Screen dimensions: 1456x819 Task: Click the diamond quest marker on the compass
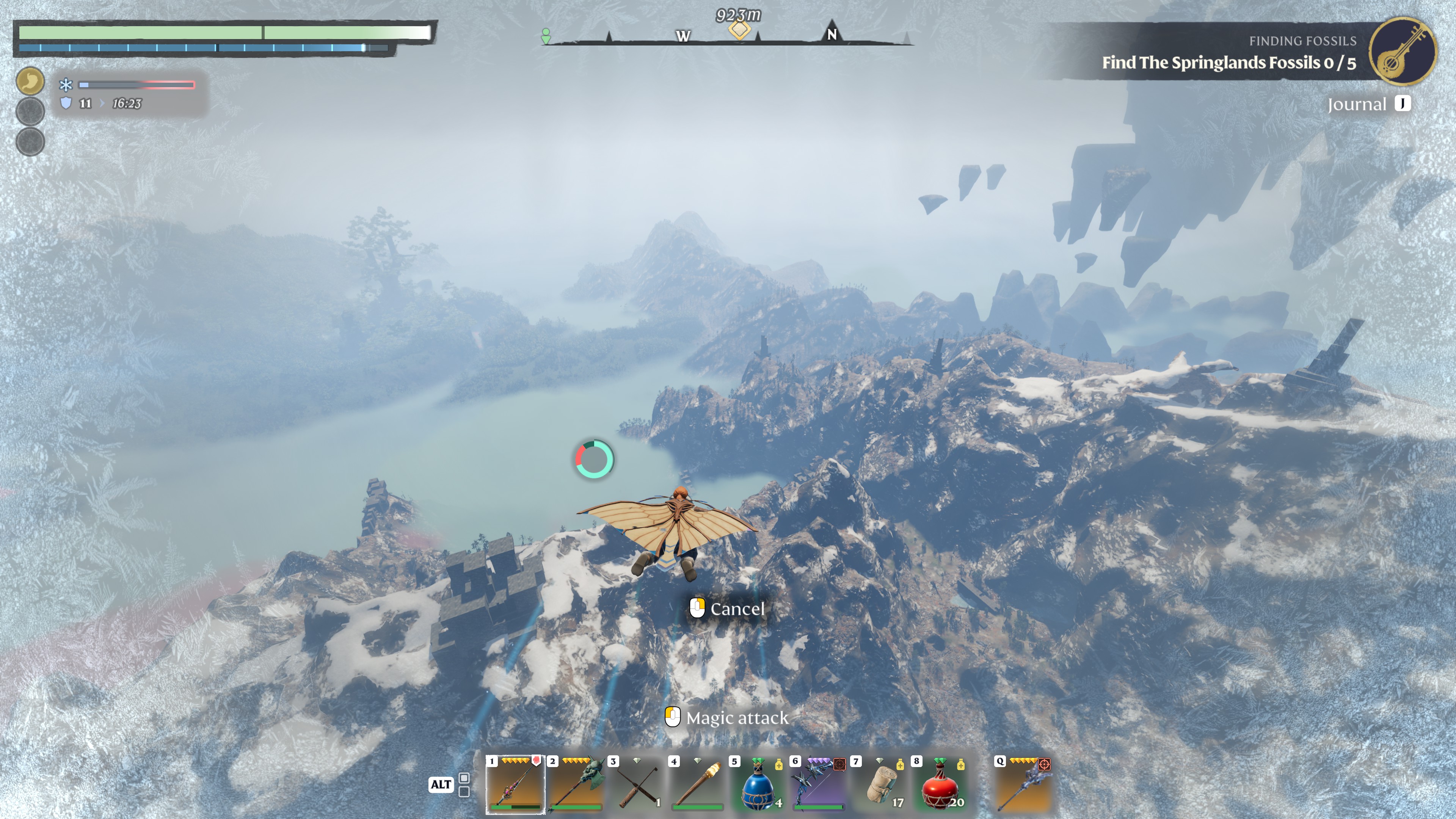click(x=739, y=29)
